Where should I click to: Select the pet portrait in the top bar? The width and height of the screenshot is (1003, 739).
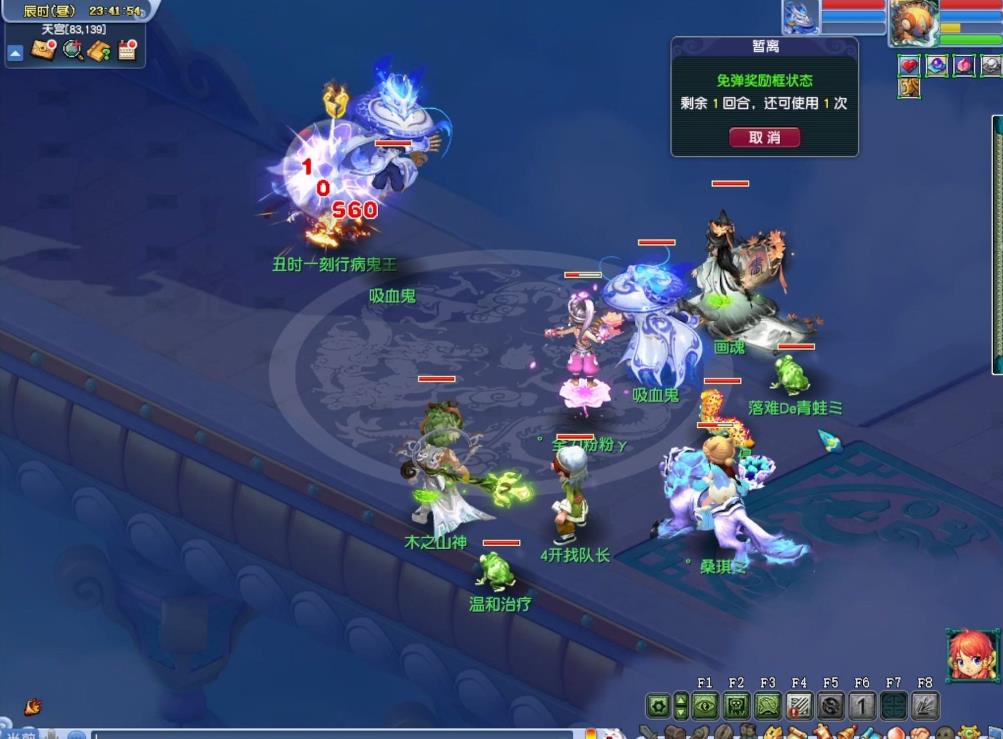pyautogui.click(x=801, y=16)
